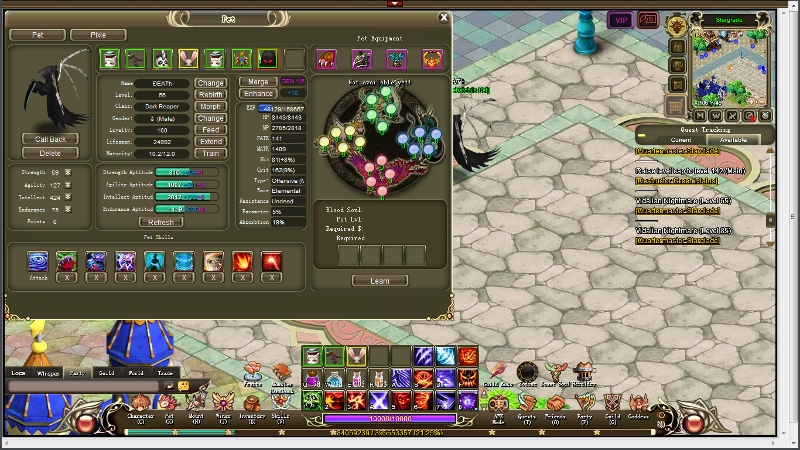Open the VIP panel

[x=621, y=20]
